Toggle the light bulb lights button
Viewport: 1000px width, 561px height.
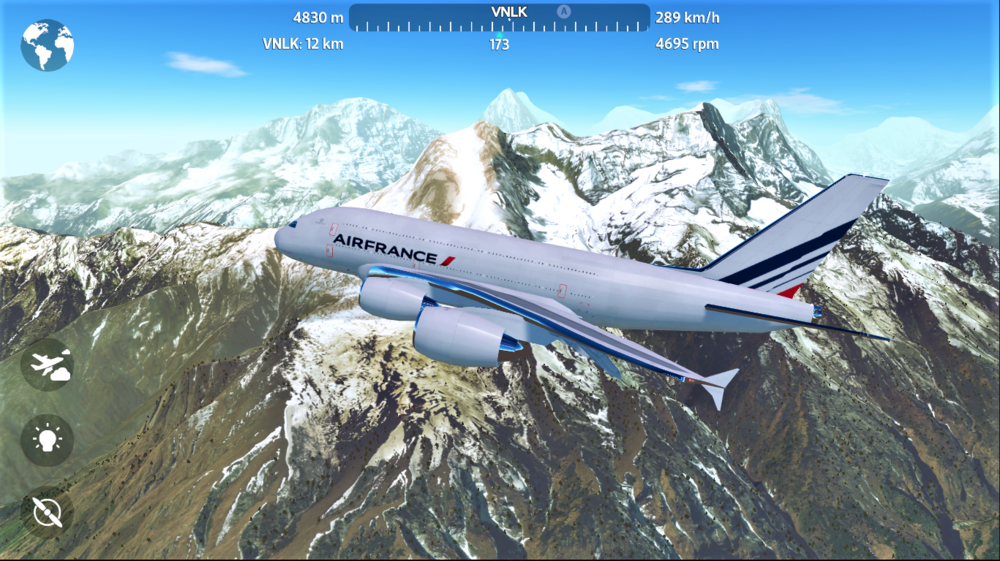click(47, 438)
